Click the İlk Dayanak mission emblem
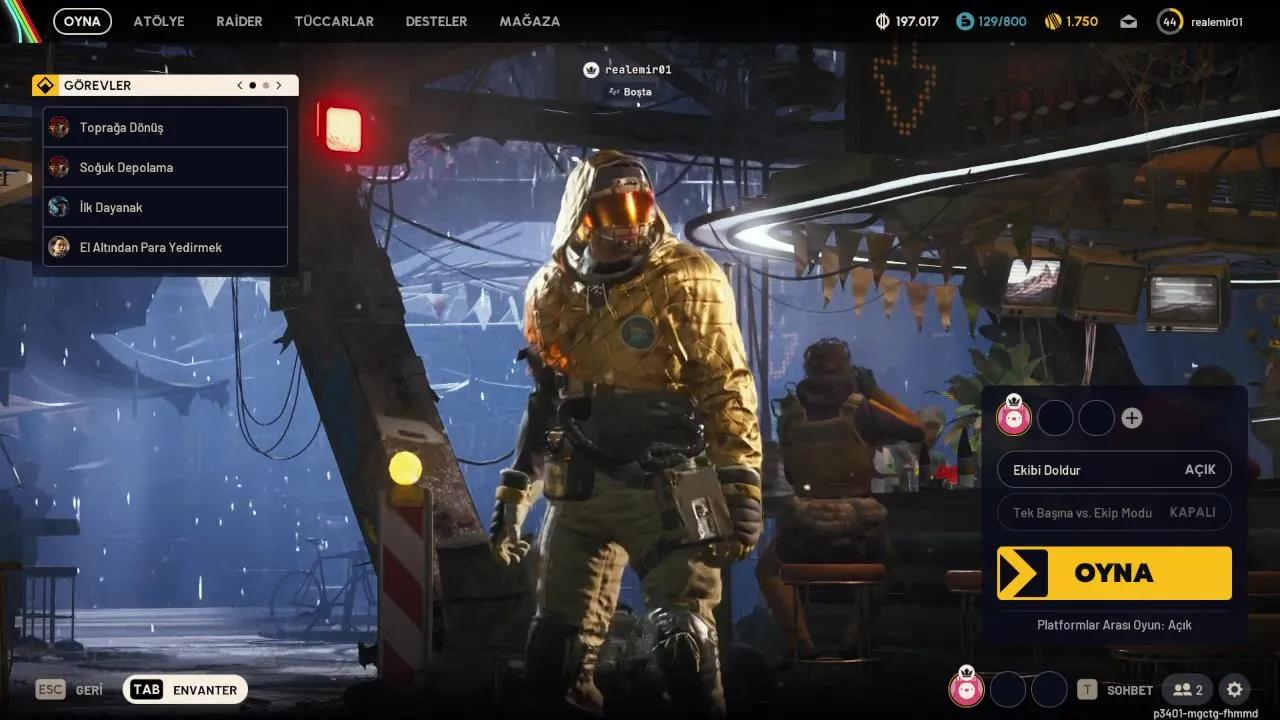This screenshot has height=720, width=1280. click(59, 207)
